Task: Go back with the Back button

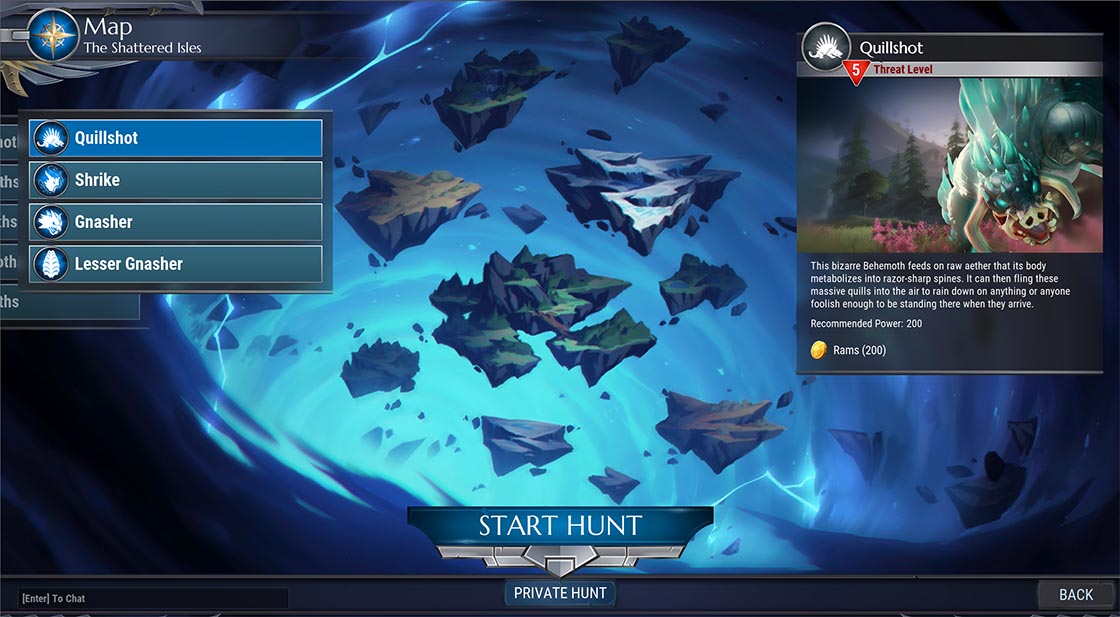Action: pos(1076,594)
